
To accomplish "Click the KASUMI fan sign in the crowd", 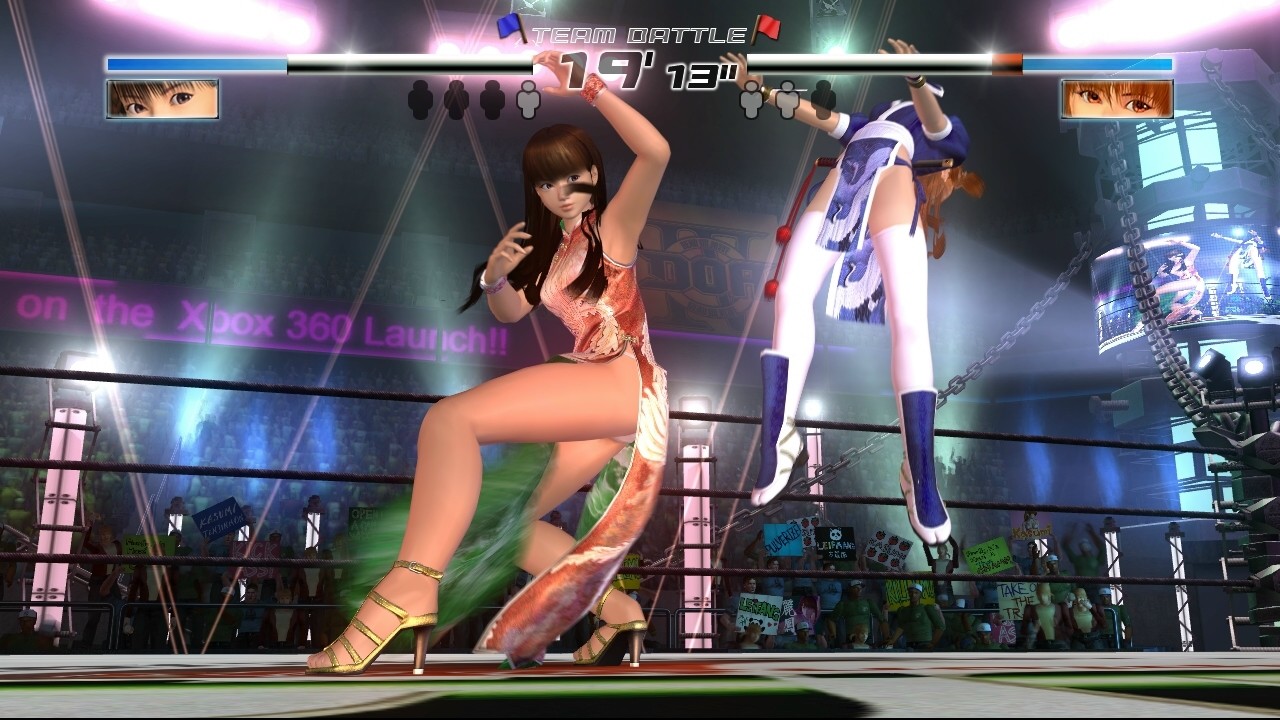I will pos(1031,533).
